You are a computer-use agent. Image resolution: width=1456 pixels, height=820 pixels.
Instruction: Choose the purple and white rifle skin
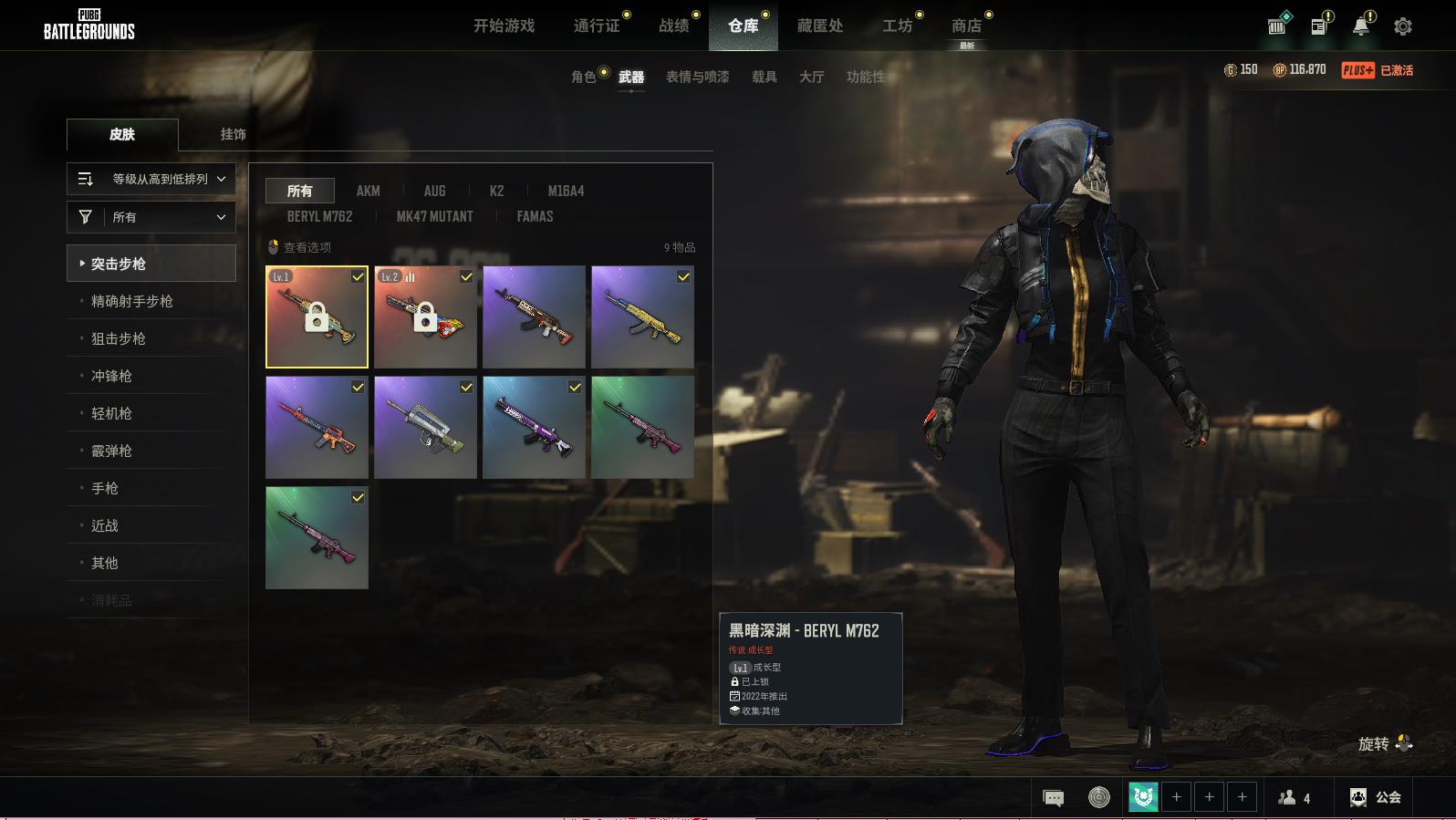(x=534, y=427)
